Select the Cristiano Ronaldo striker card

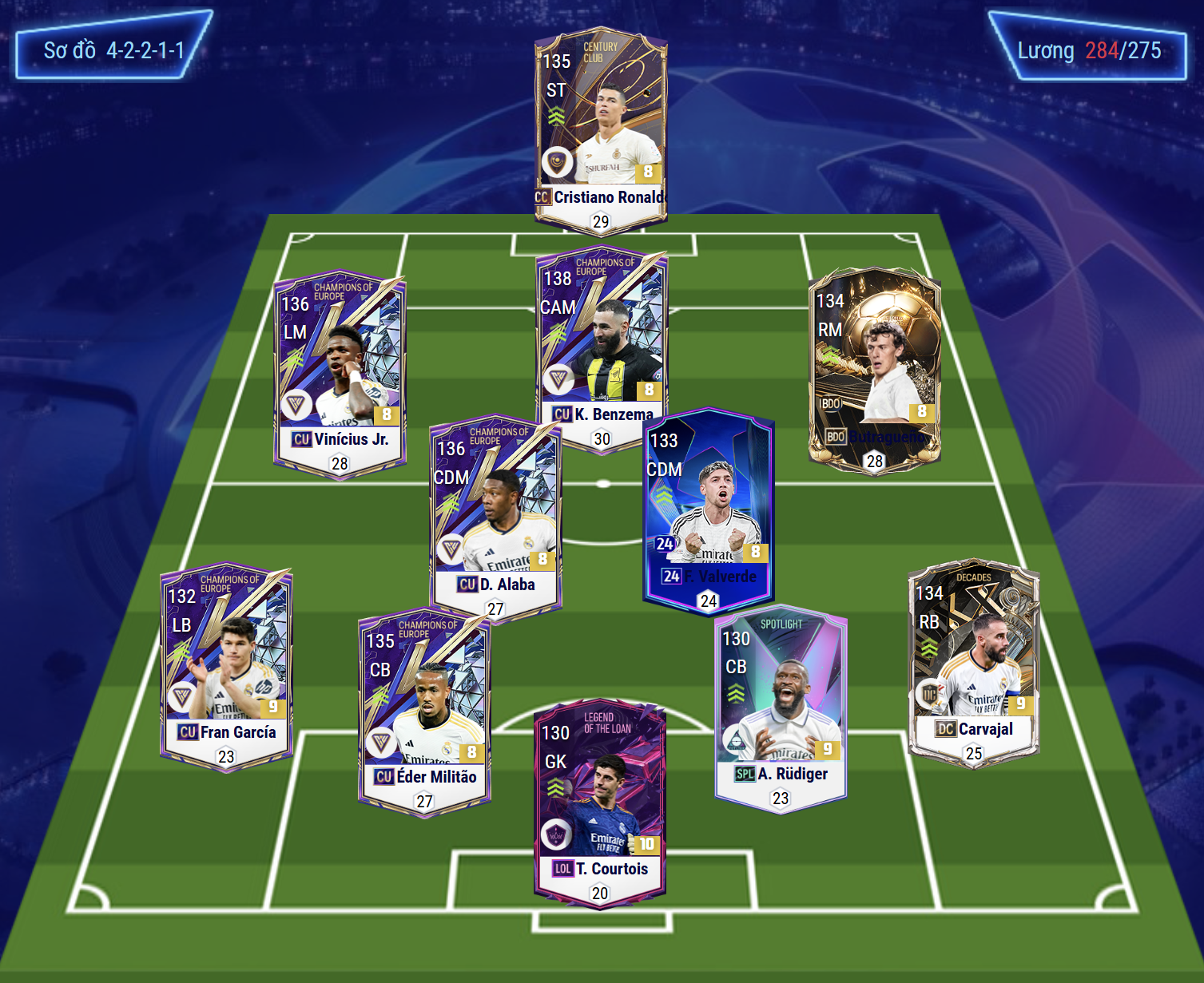pos(601,128)
